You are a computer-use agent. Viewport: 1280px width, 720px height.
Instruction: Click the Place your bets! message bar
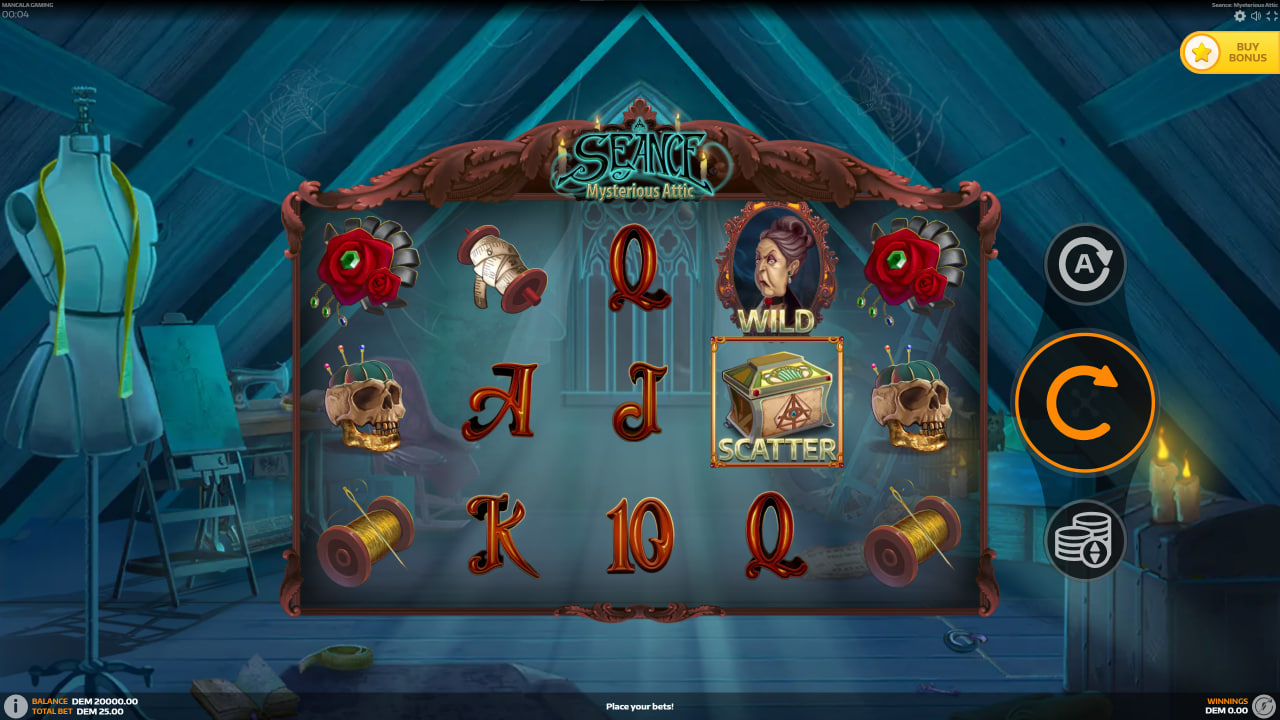pos(640,706)
